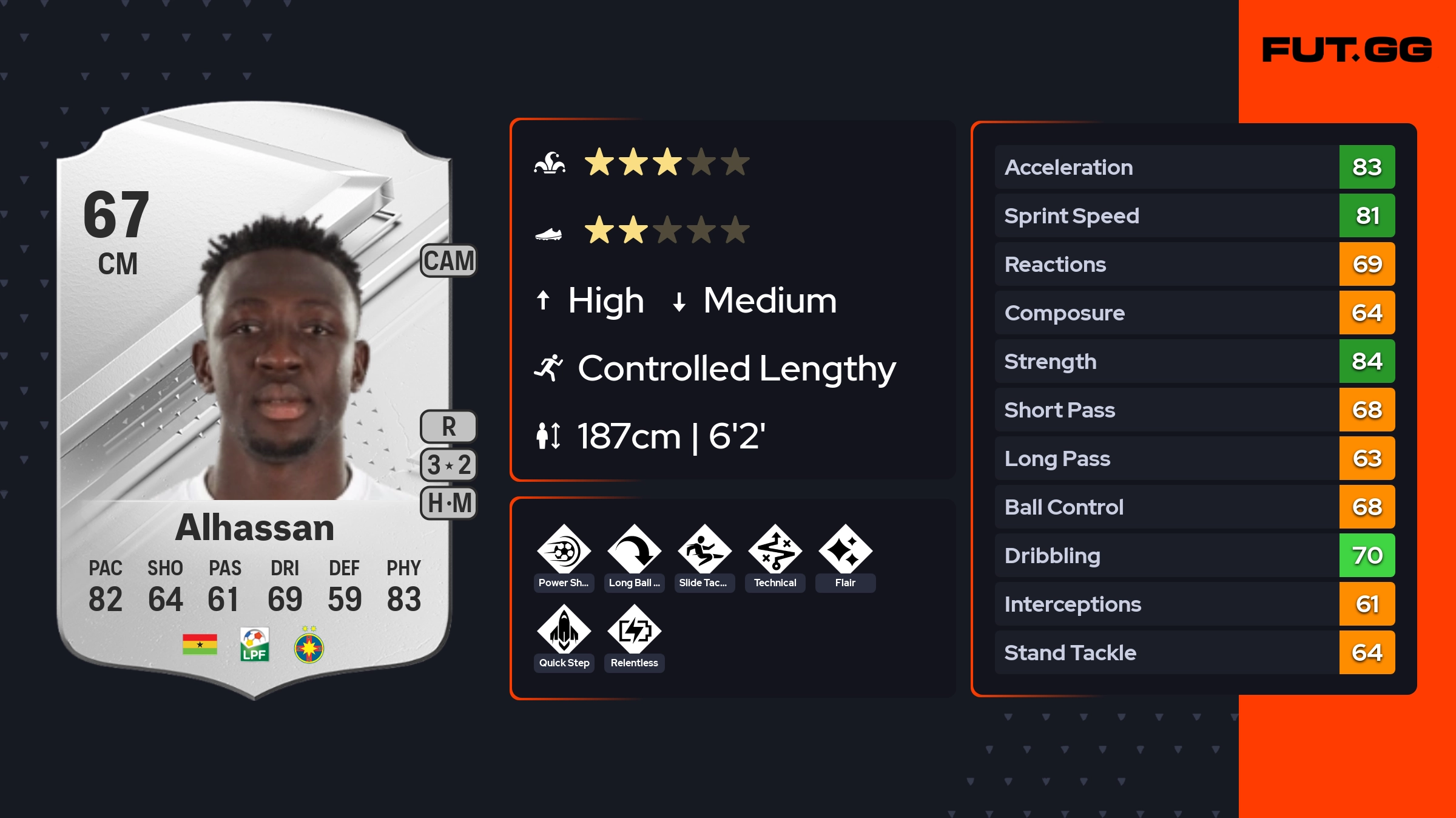Select the club crest on the card

[x=309, y=647]
